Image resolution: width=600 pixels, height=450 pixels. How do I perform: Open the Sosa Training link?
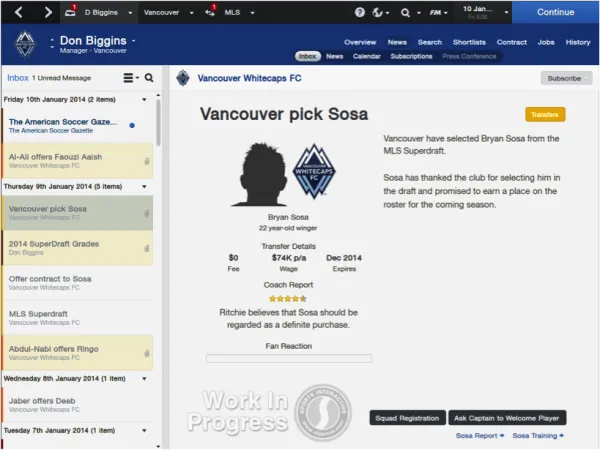coord(537,436)
